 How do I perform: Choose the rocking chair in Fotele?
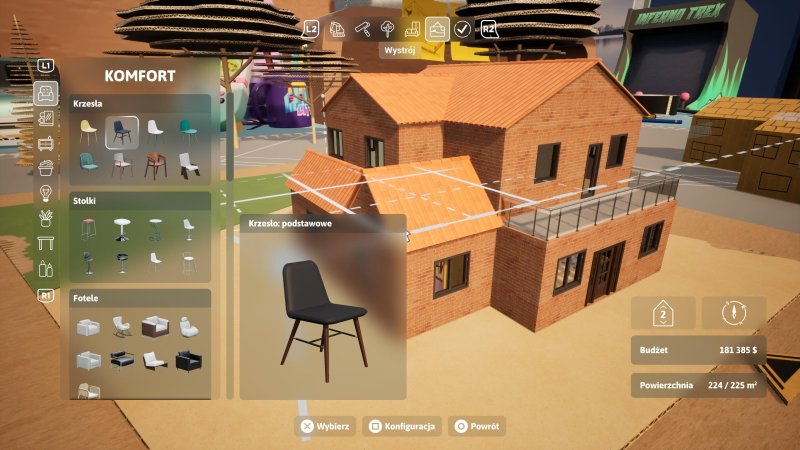click(122, 327)
